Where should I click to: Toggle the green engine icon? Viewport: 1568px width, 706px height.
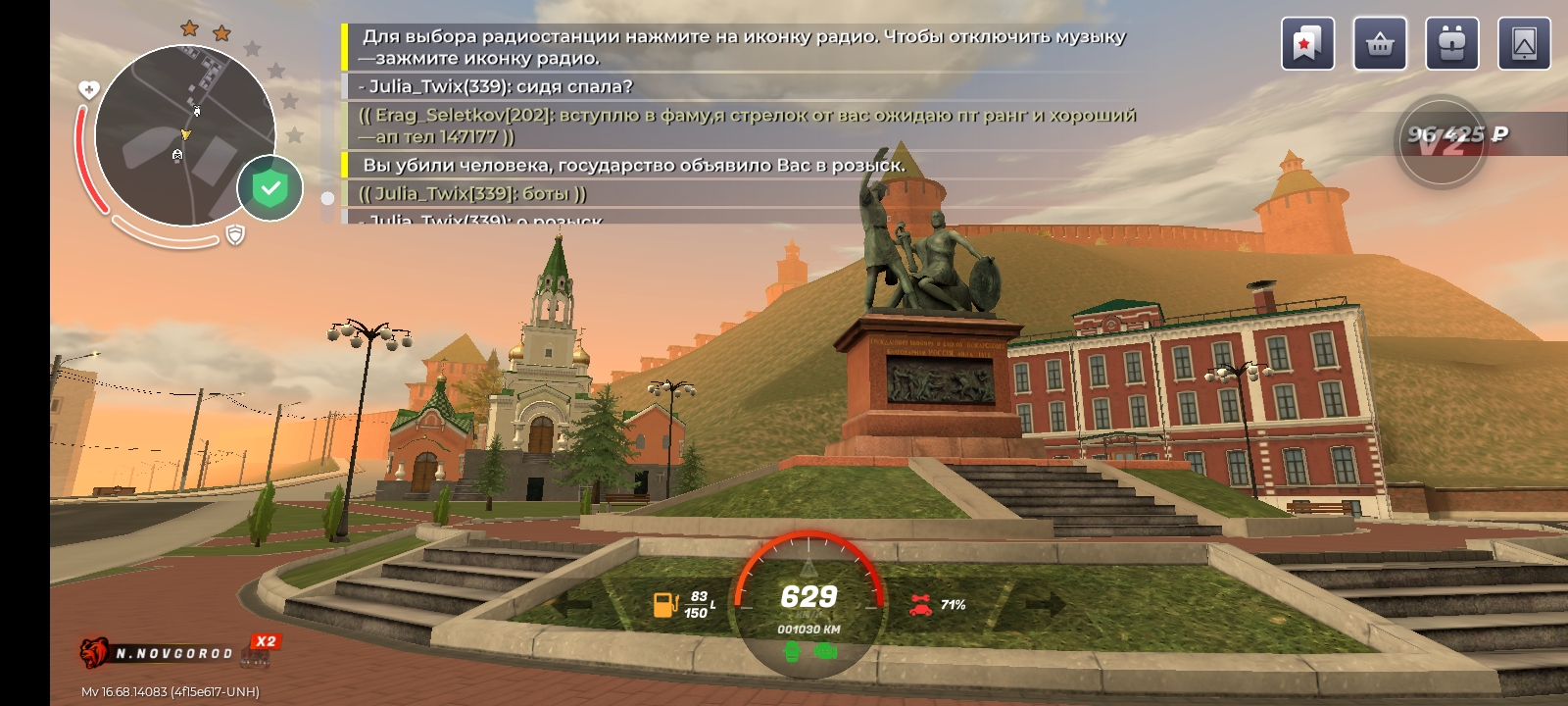click(x=792, y=652)
